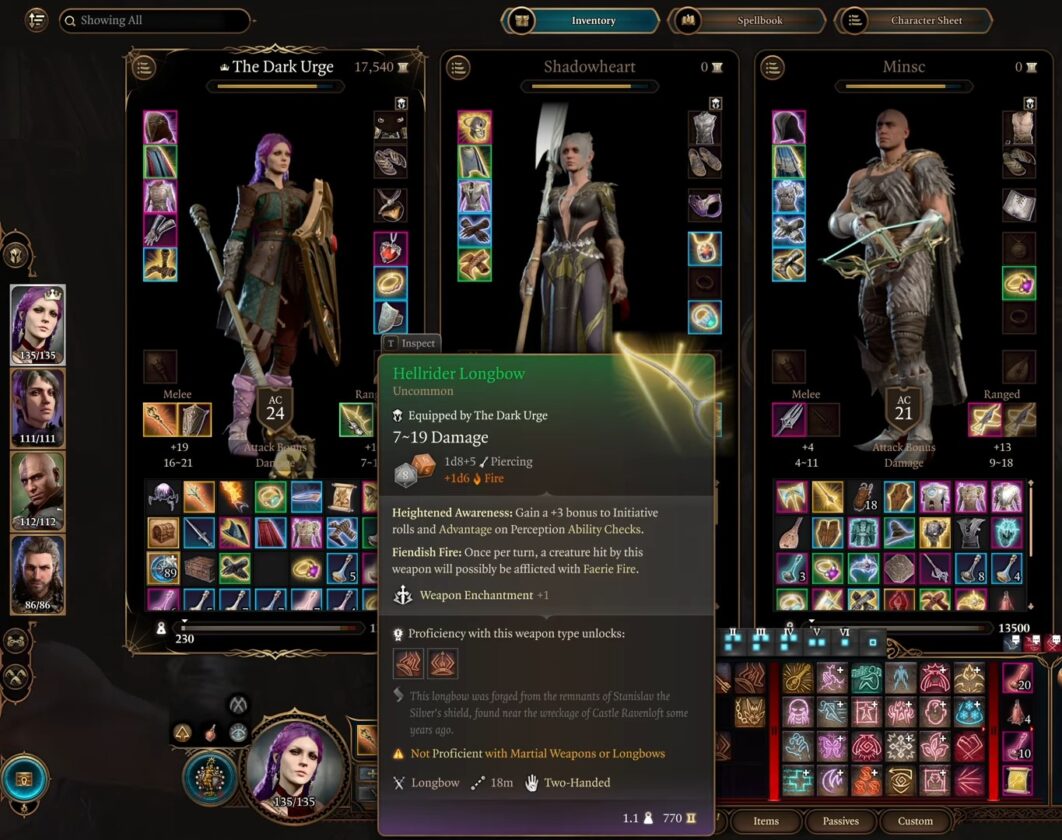Select the purple-haired Dark Urge party portrait

pos(38,324)
